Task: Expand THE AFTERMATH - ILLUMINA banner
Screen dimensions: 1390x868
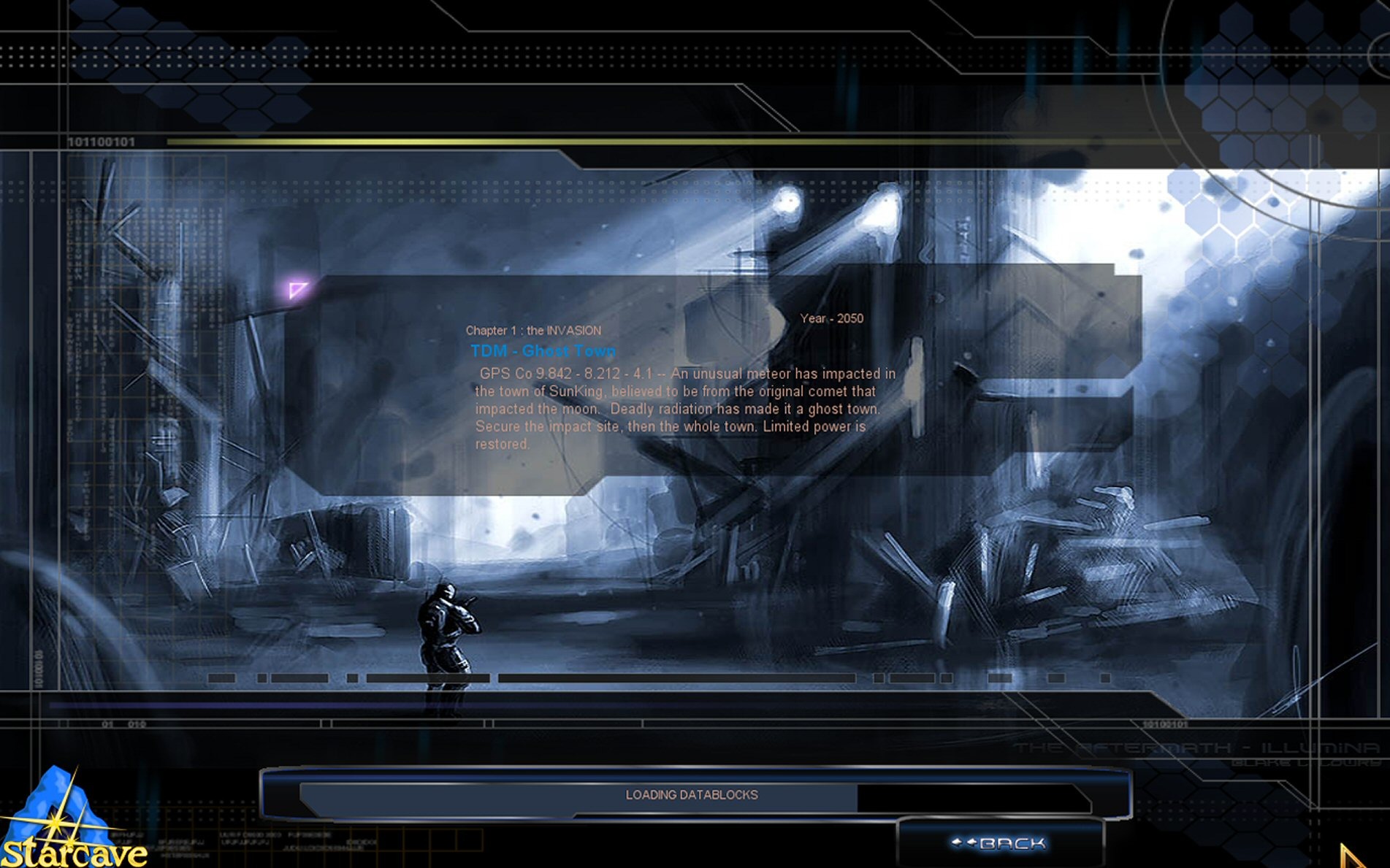Action: [x=1198, y=746]
